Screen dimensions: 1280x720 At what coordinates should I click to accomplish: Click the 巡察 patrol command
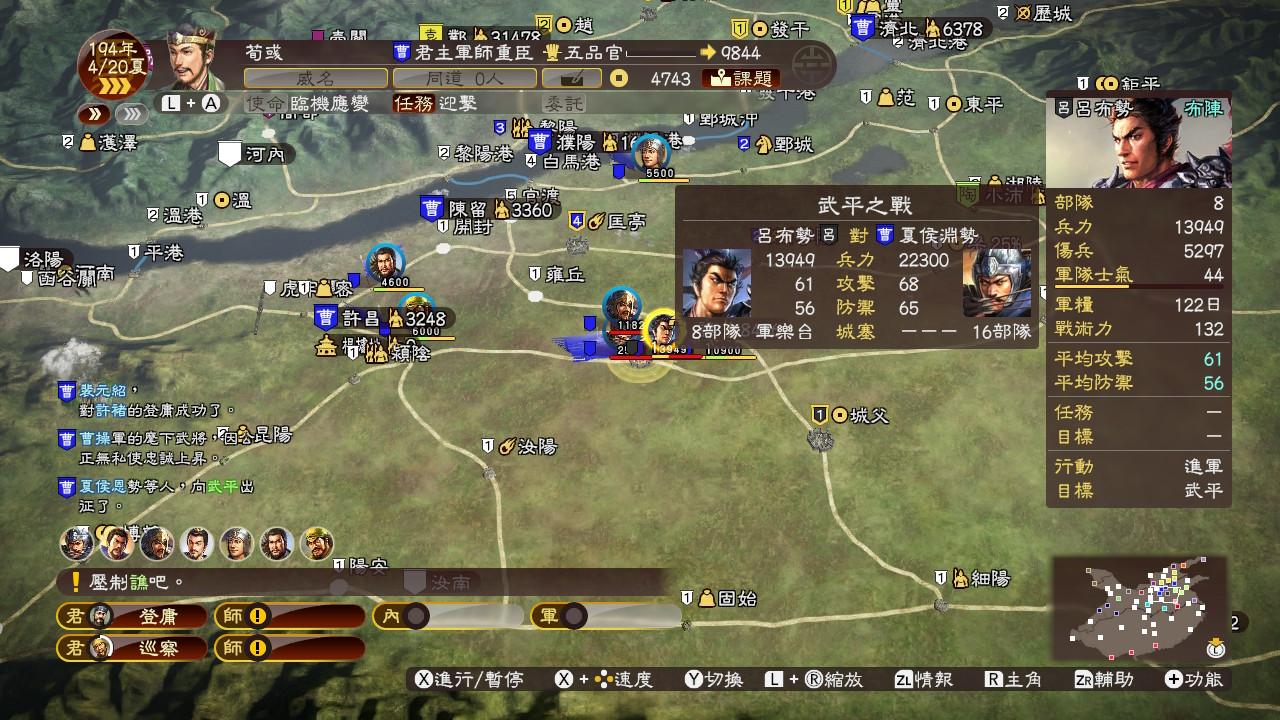[160, 648]
